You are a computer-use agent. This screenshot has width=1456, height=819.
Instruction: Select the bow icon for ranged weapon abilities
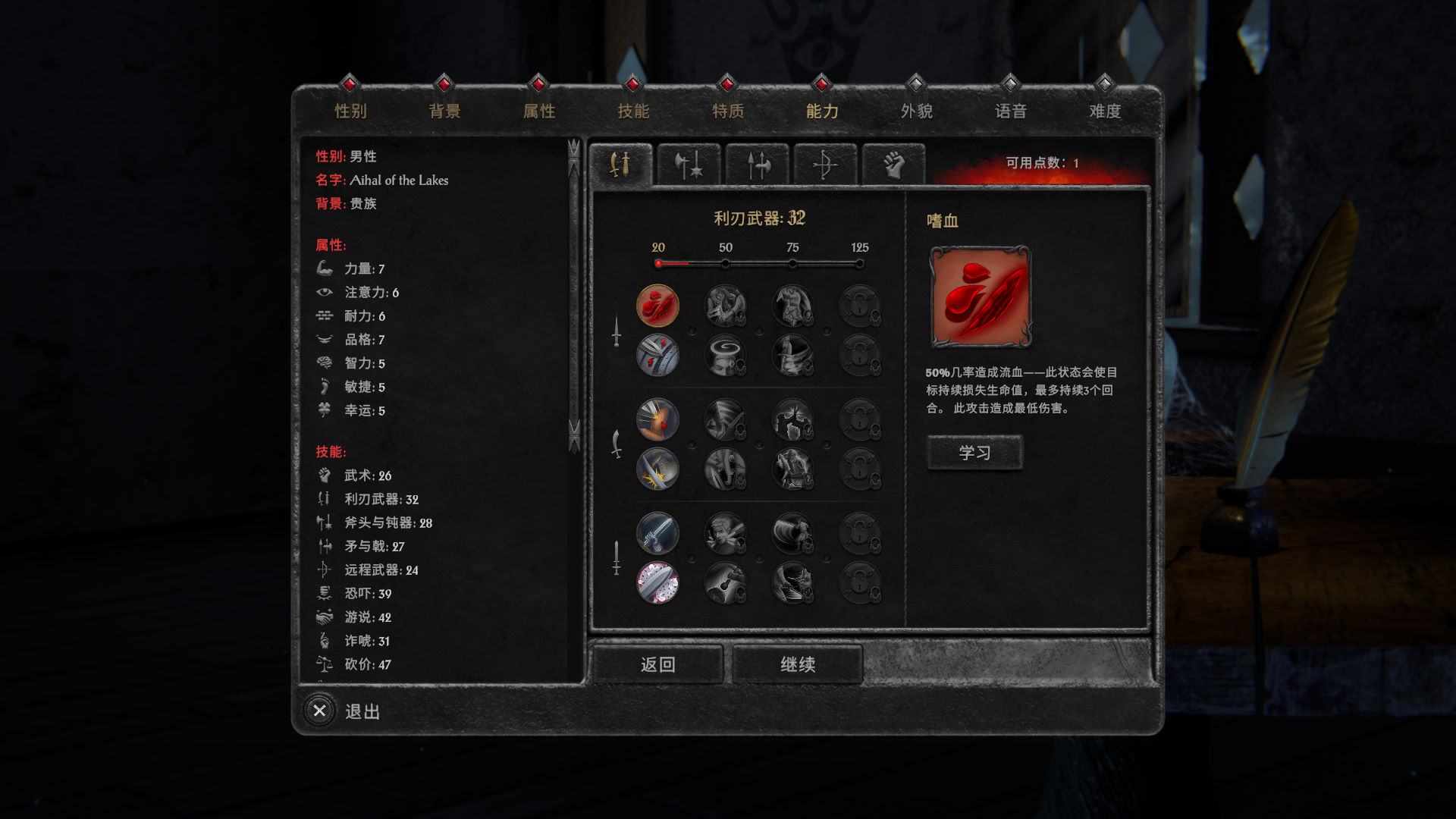click(x=824, y=165)
